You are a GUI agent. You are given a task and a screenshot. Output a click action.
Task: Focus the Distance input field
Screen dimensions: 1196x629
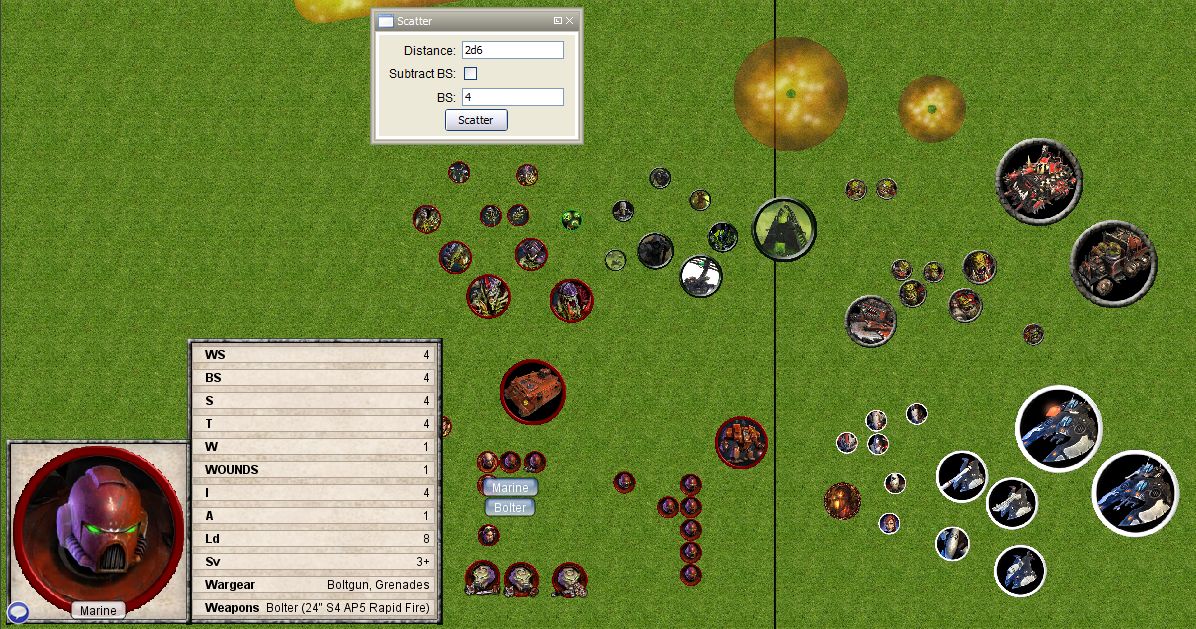(x=512, y=50)
